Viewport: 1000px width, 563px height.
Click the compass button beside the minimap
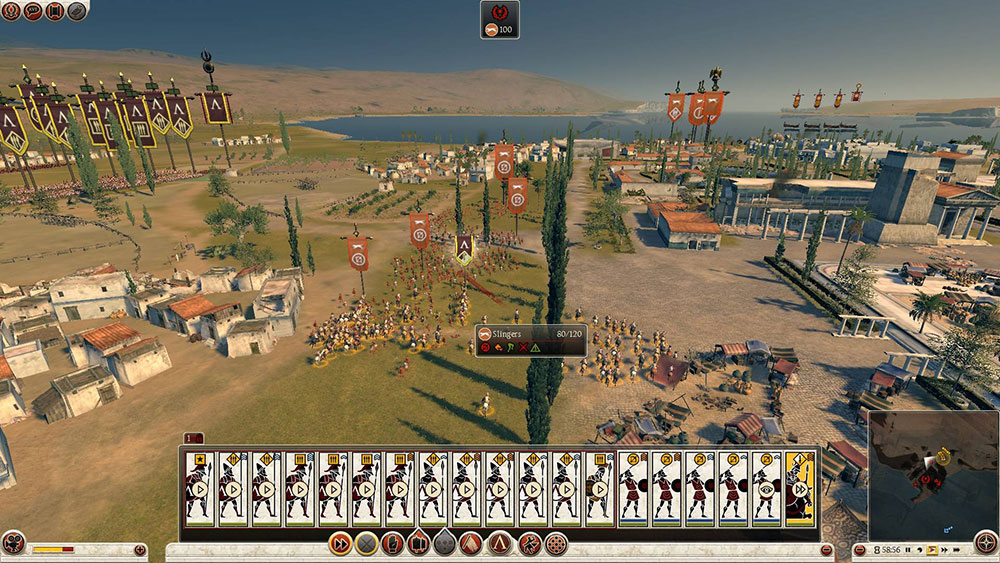[x=985, y=546]
